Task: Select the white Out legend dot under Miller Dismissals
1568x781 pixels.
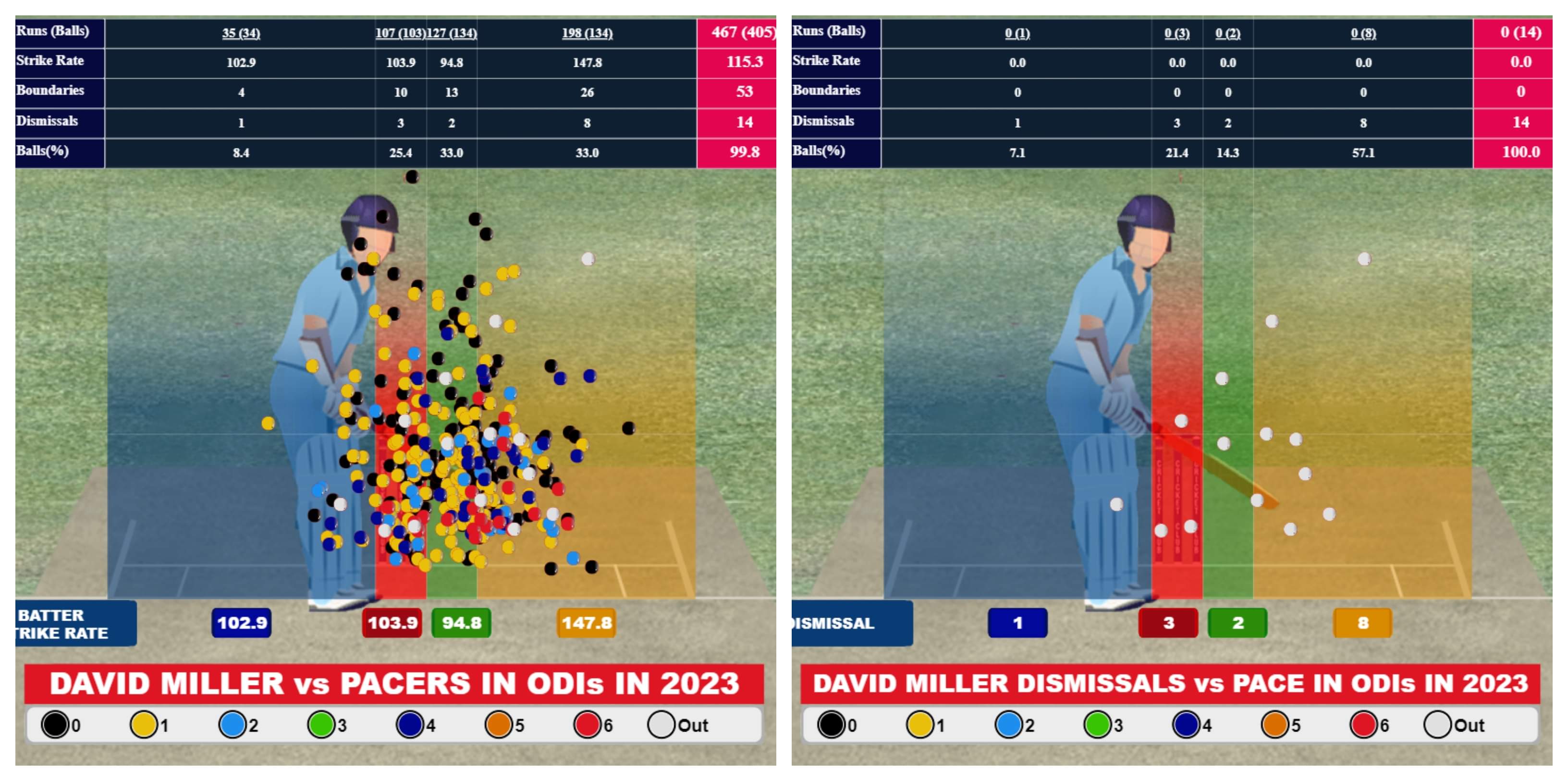Action: click(x=1438, y=724)
